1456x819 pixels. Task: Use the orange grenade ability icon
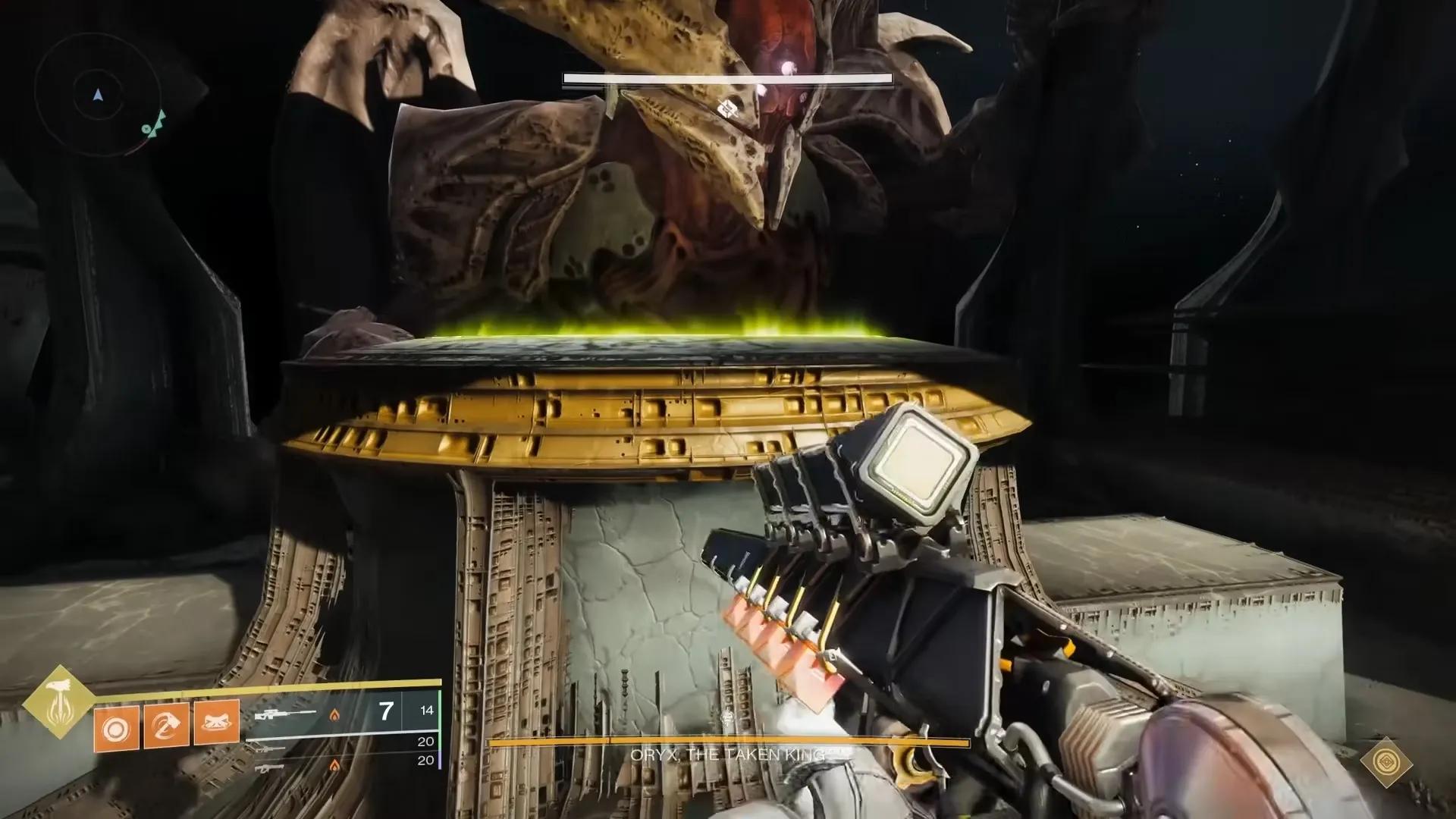116,729
